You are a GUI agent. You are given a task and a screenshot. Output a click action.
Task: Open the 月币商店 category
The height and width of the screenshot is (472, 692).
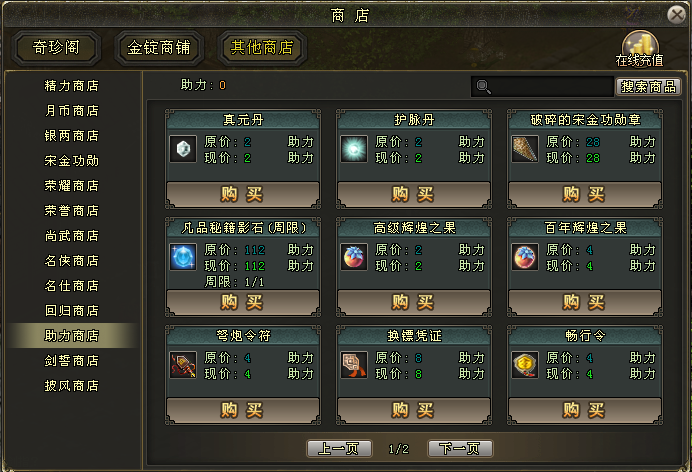pyautogui.click(x=72, y=110)
